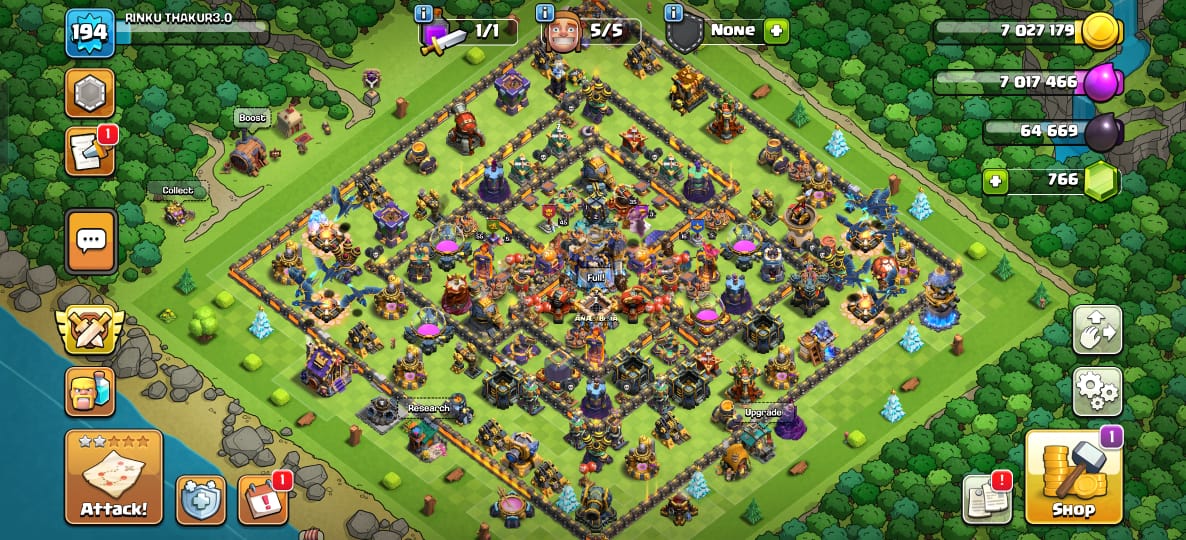Screen dimensions: 1186x540
Task: Show builder info next to 5/5
Action: [x=546, y=13]
